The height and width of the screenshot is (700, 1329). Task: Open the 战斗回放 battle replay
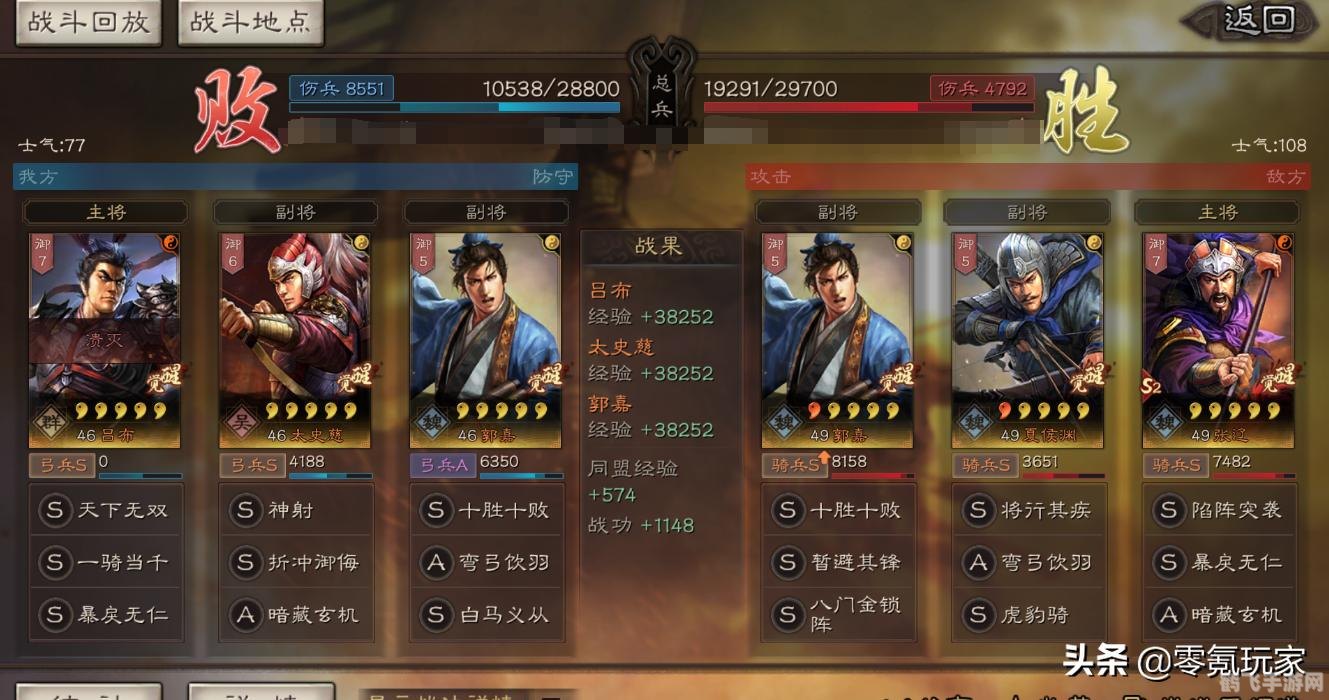coord(87,22)
